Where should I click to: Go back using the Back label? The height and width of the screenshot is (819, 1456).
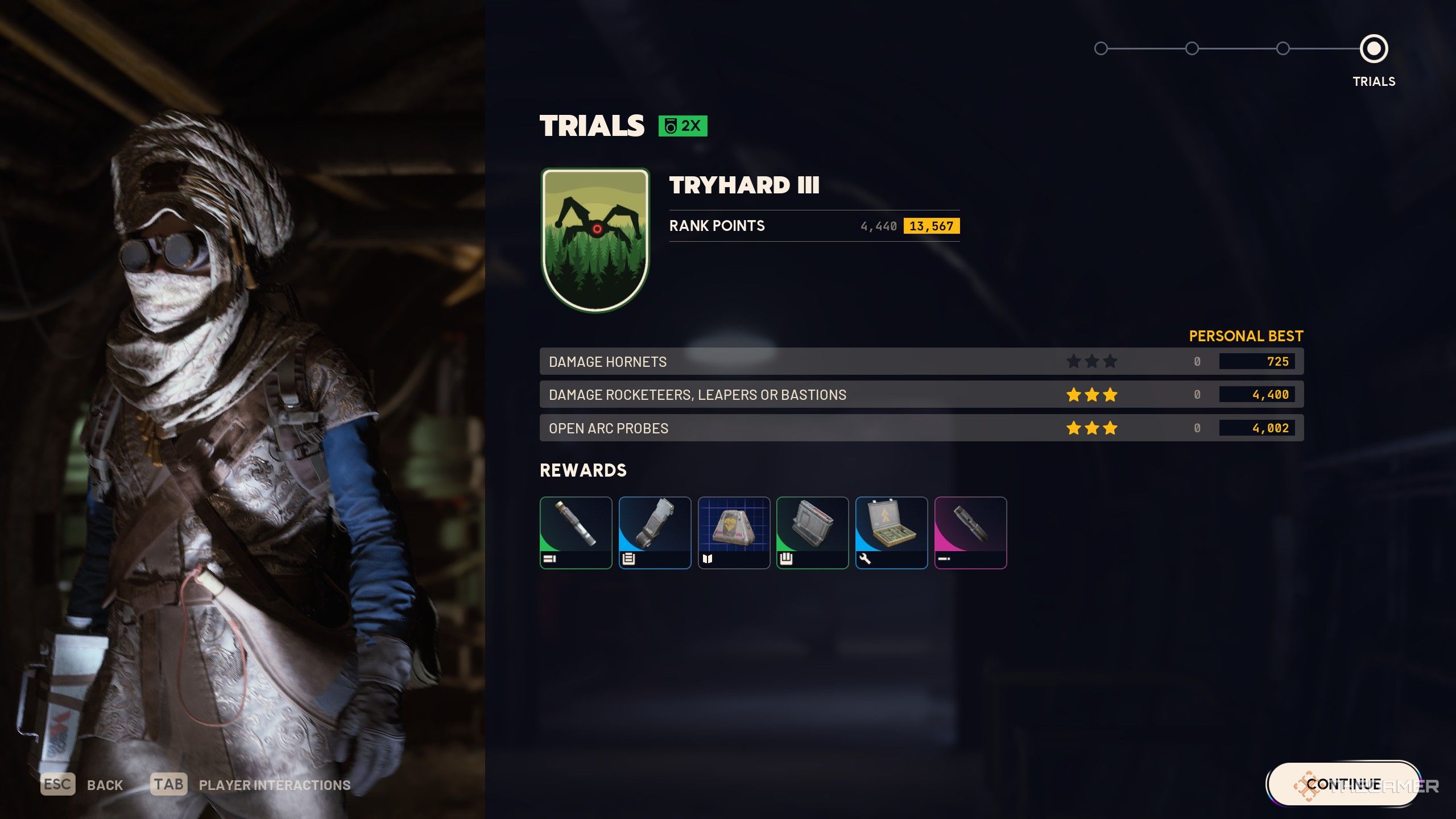pos(105,785)
